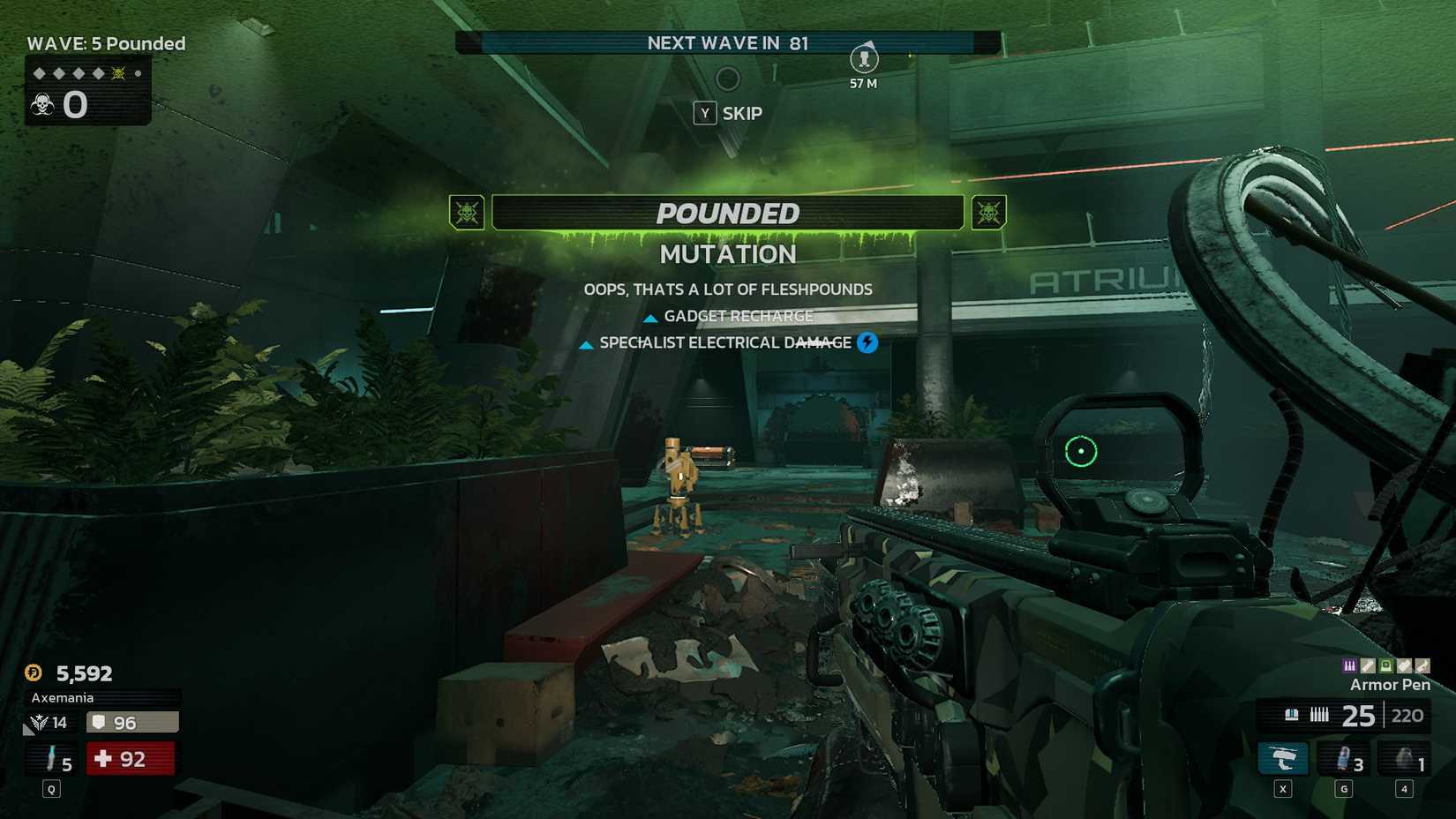
Task: Select the grenade icon with count 1
Action: click(x=1404, y=758)
